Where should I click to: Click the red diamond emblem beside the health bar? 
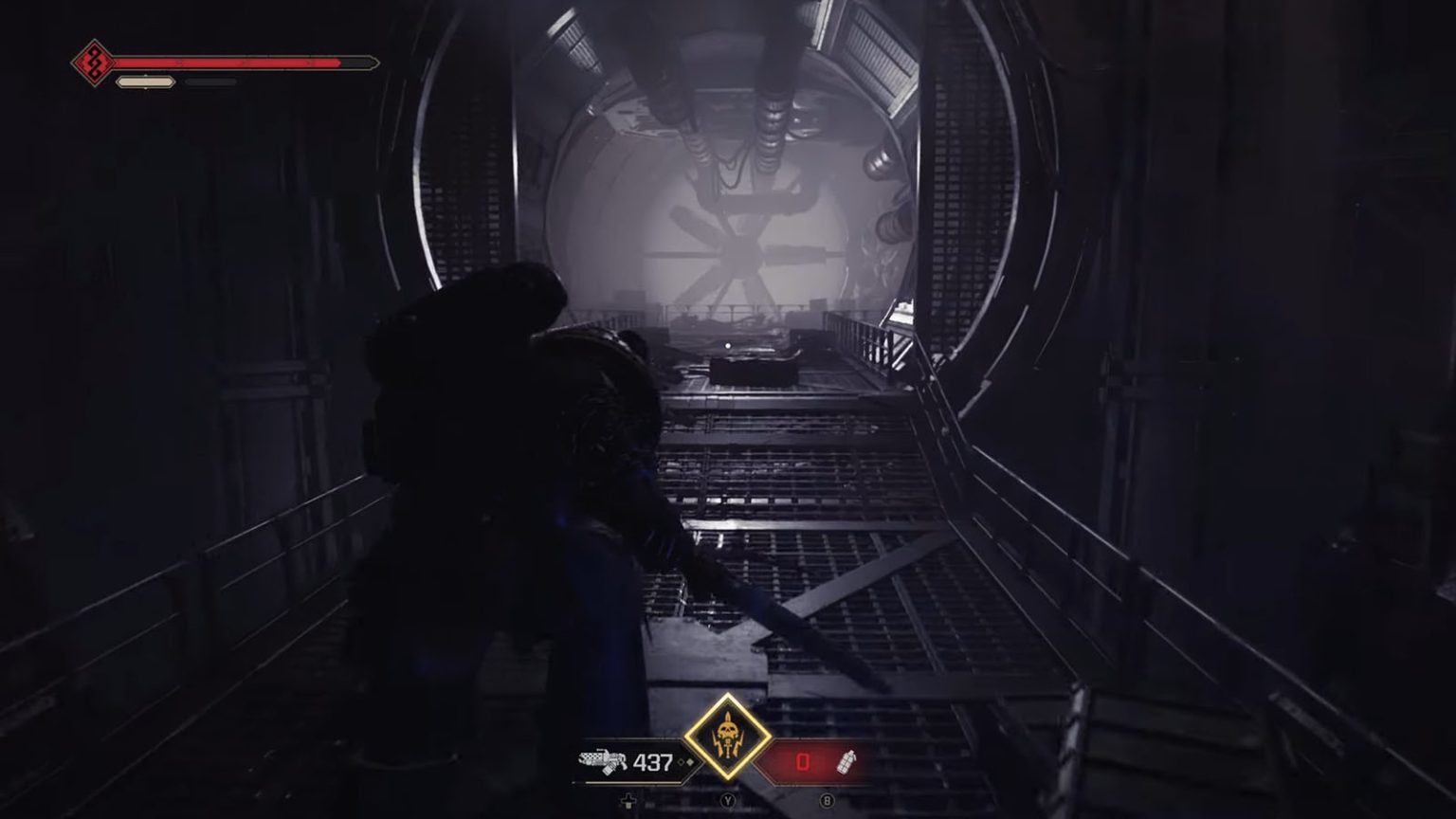coord(93,64)
